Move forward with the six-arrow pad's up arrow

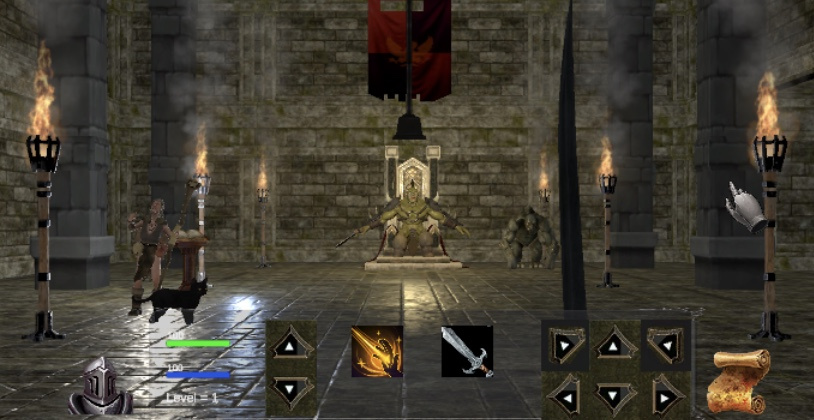click(615, 346)
